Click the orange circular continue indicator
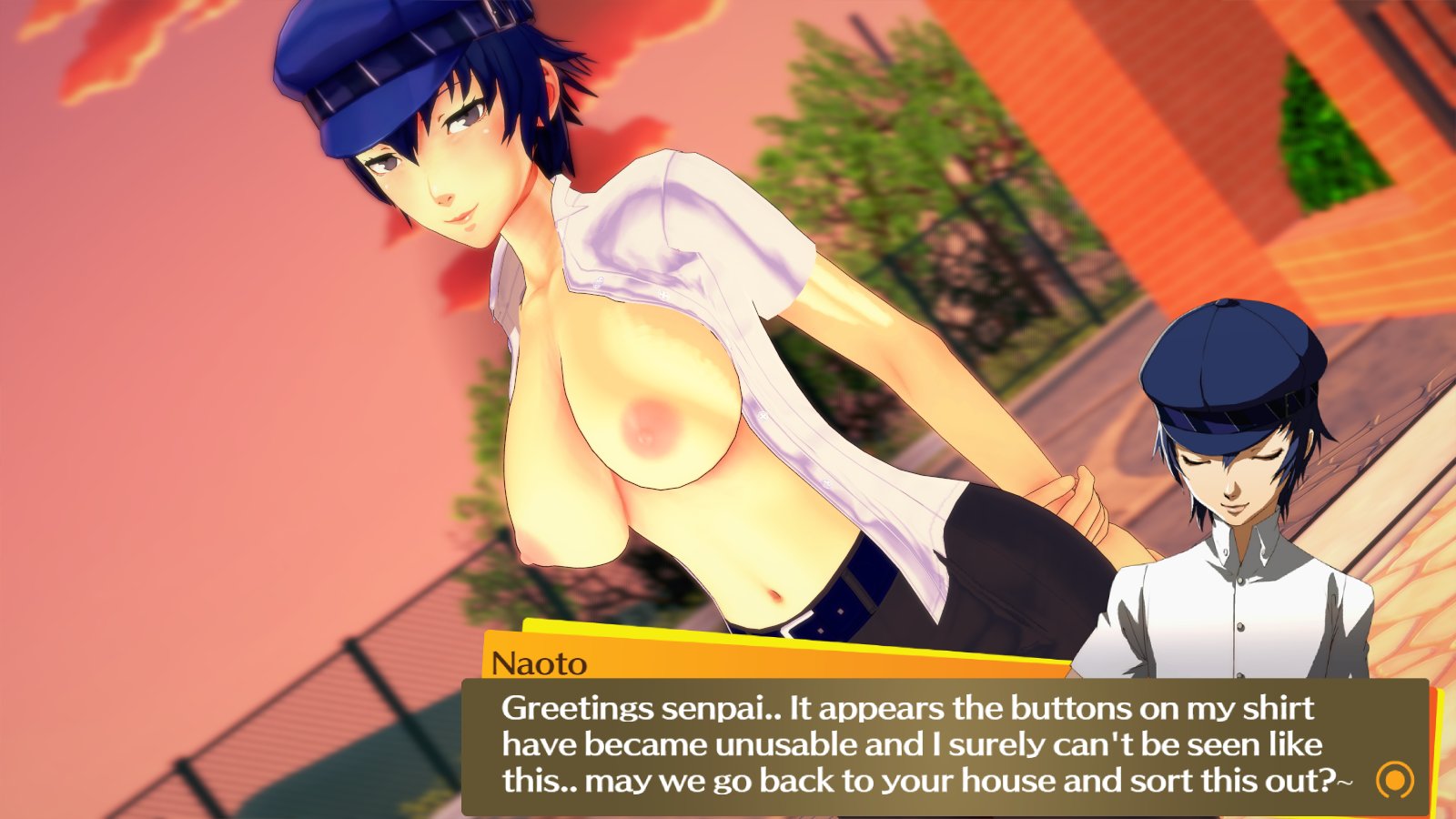Viewport: 1456px width, 819px height. 1395,780
